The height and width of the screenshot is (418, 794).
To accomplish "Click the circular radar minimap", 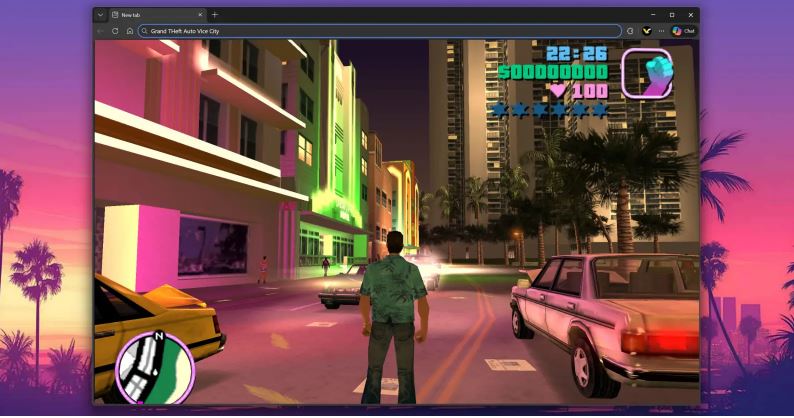I will [x=154, y=367].
